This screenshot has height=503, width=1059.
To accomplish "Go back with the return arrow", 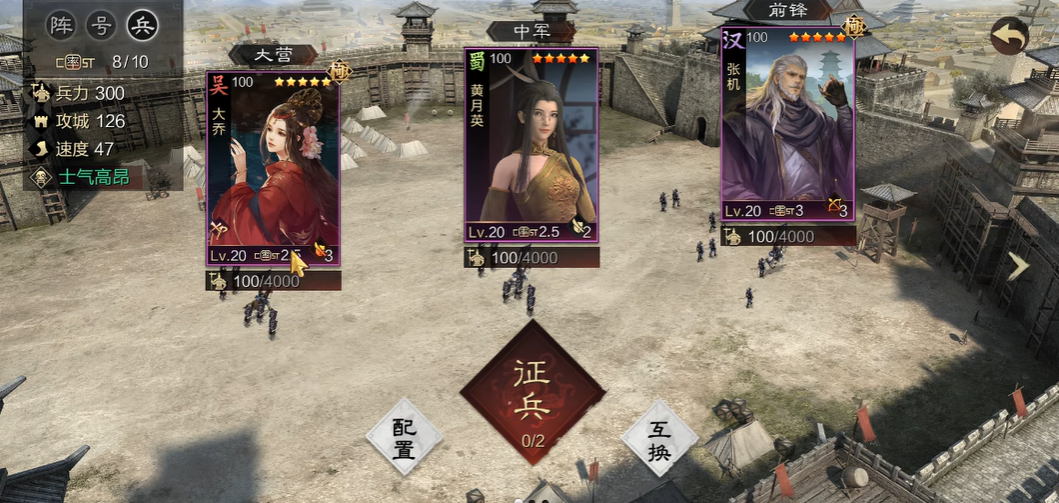I will [1009, 35].
